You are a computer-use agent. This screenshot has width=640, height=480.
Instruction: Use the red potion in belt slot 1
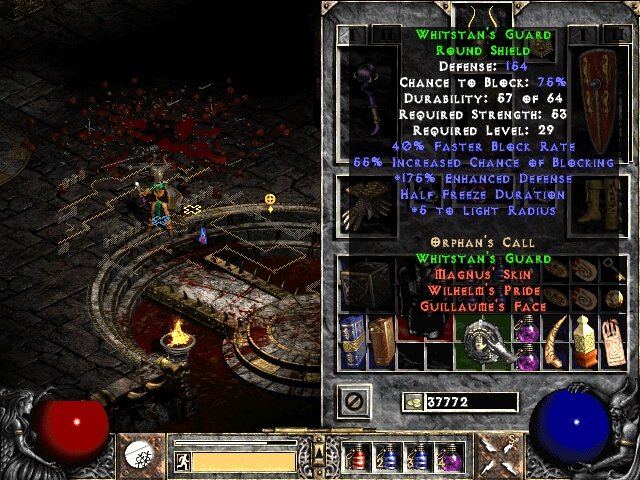pos(358,457)
